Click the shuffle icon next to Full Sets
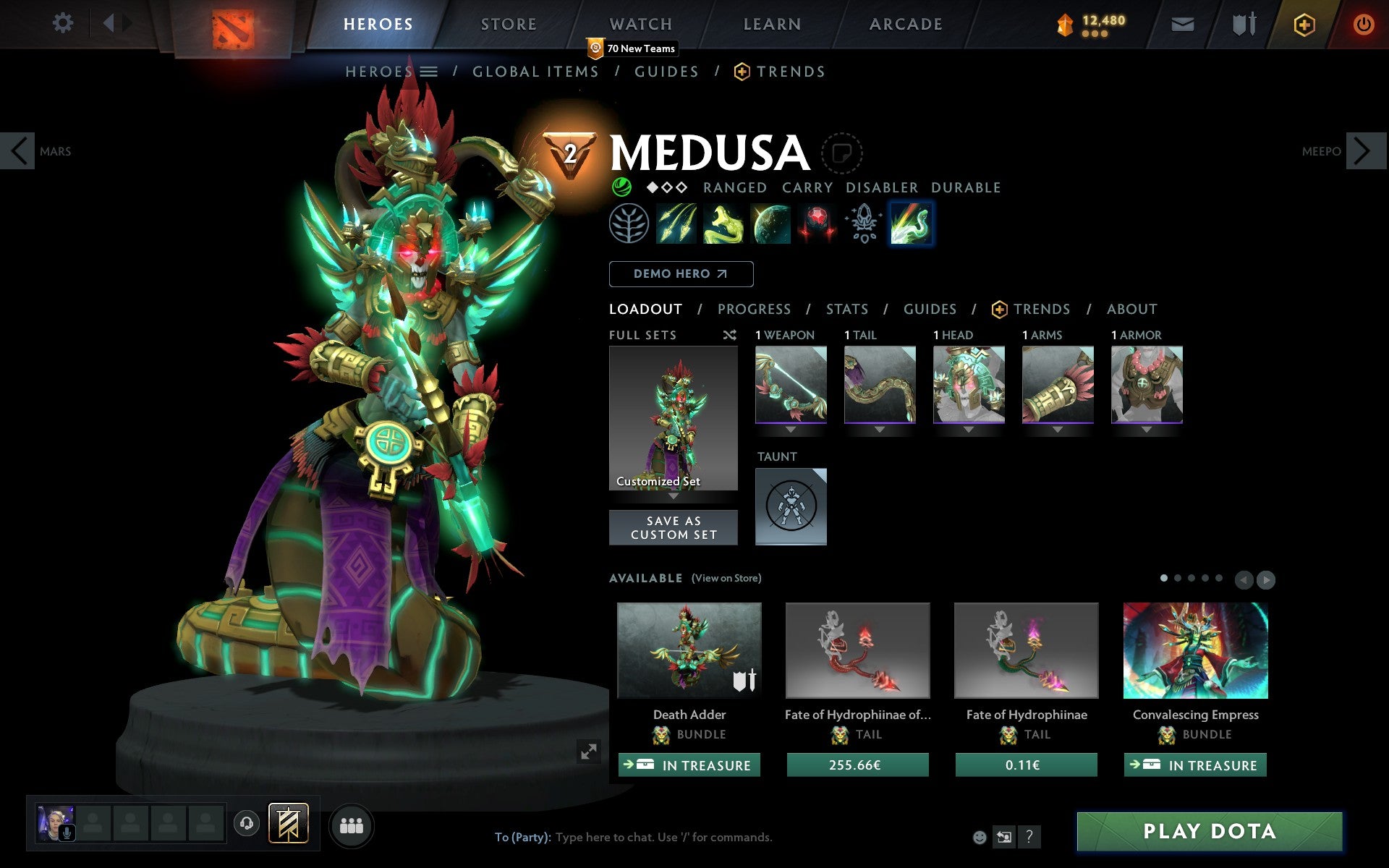The image size is (1389, 868). [x=729, y=335]
